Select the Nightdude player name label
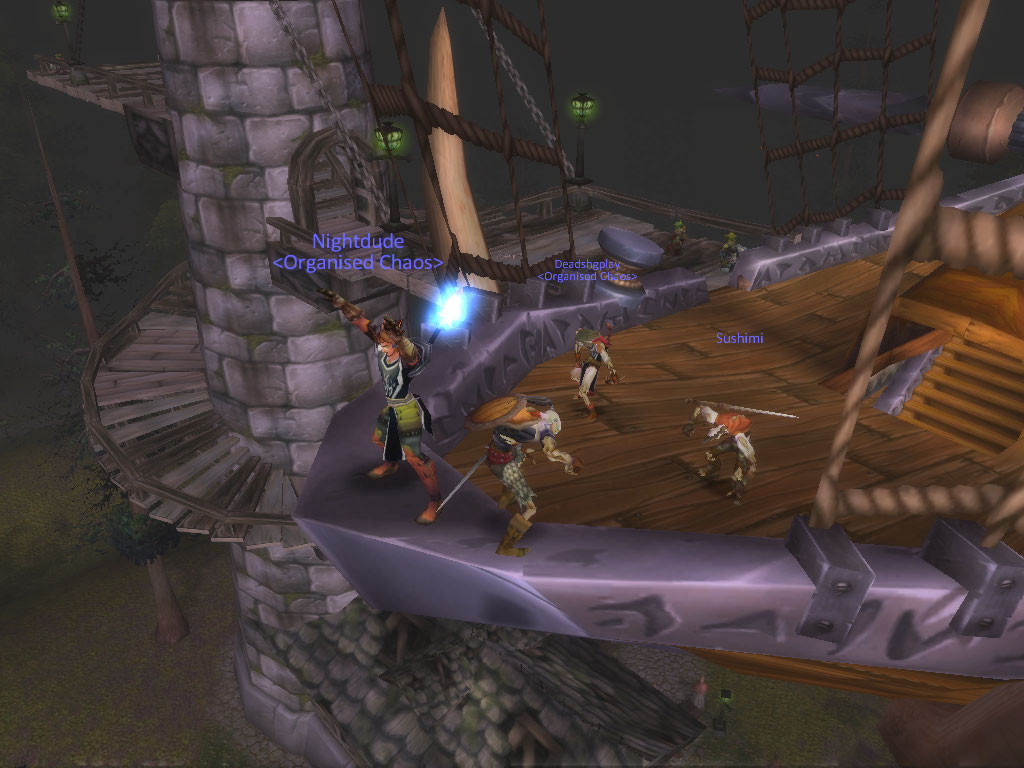 point(357,241)
